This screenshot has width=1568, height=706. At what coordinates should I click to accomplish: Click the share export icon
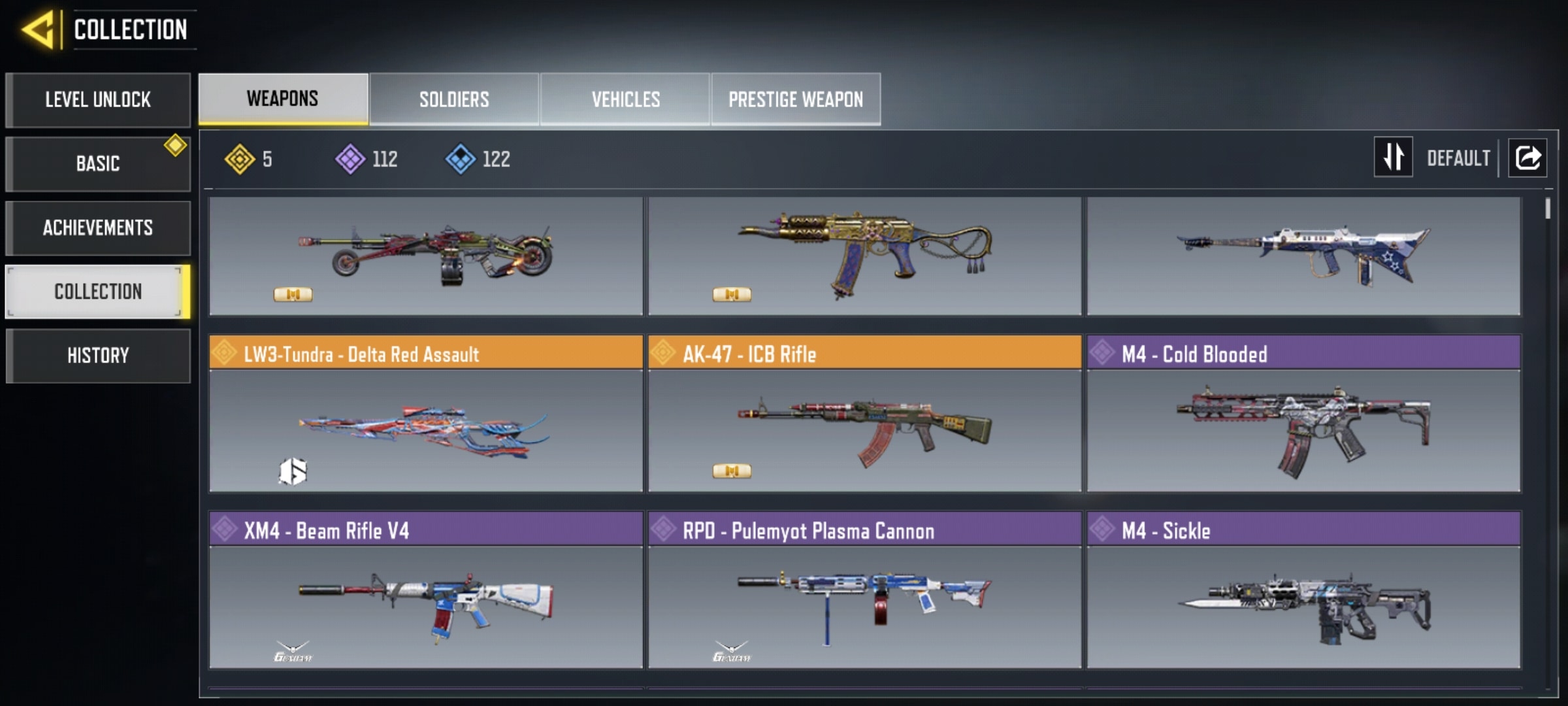click(1527, 158)
